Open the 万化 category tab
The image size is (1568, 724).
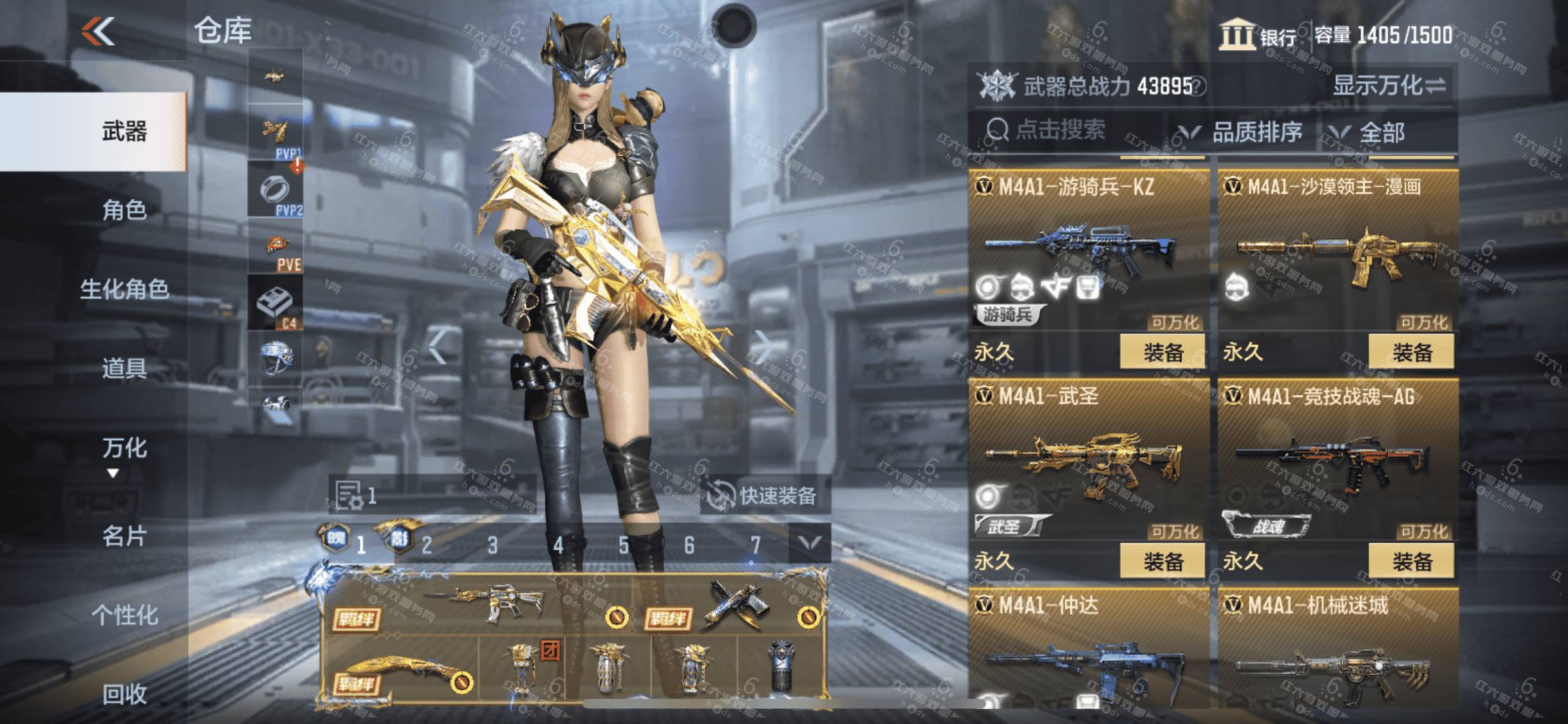click(x=124, y=448)
